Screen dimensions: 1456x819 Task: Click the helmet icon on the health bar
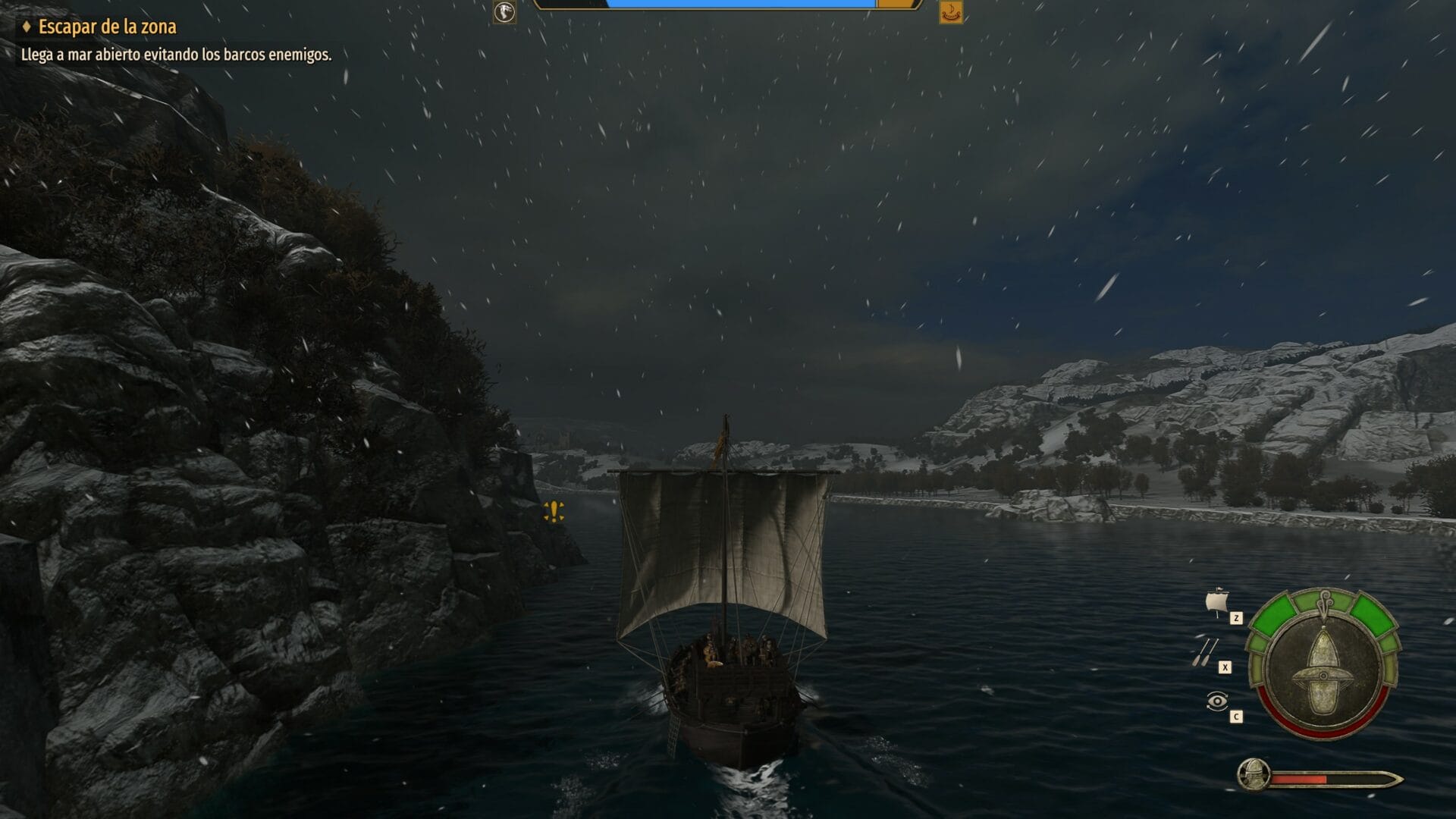[1254, 775]
